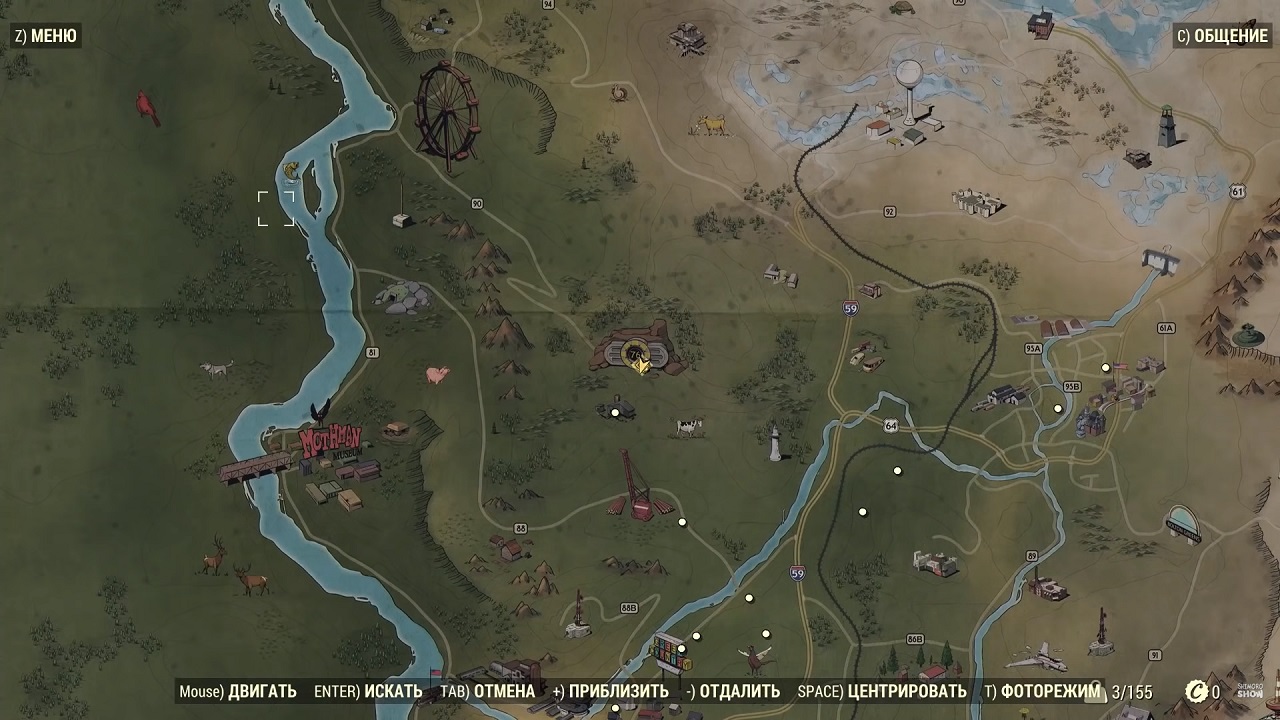Screen dimensions: 1280x720
Task: Activate ФОТОРЕЖИМ photo mode
Action: [1042, 691]
